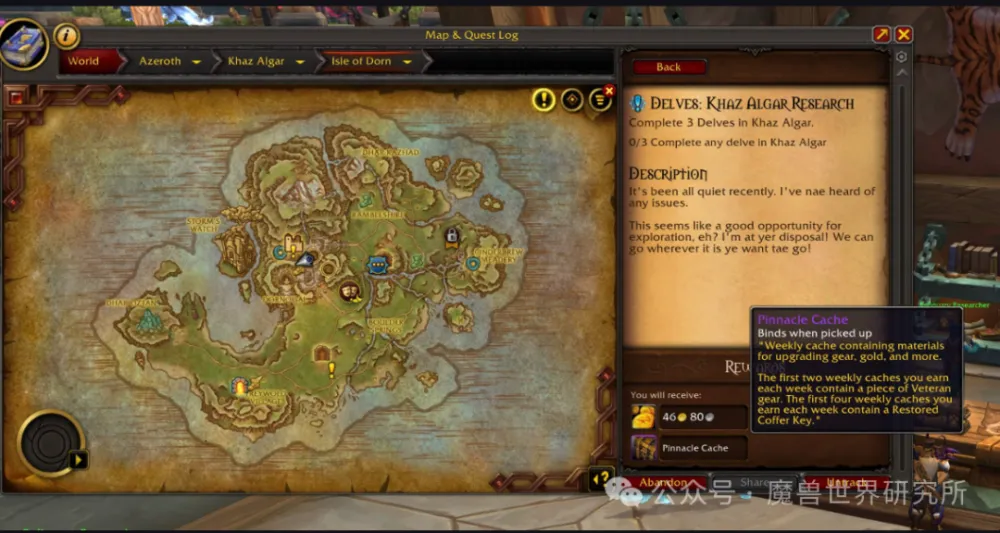
Task: Click the round face portrait marker on the map
Action: pyautogui.click(x=350, y=291)
